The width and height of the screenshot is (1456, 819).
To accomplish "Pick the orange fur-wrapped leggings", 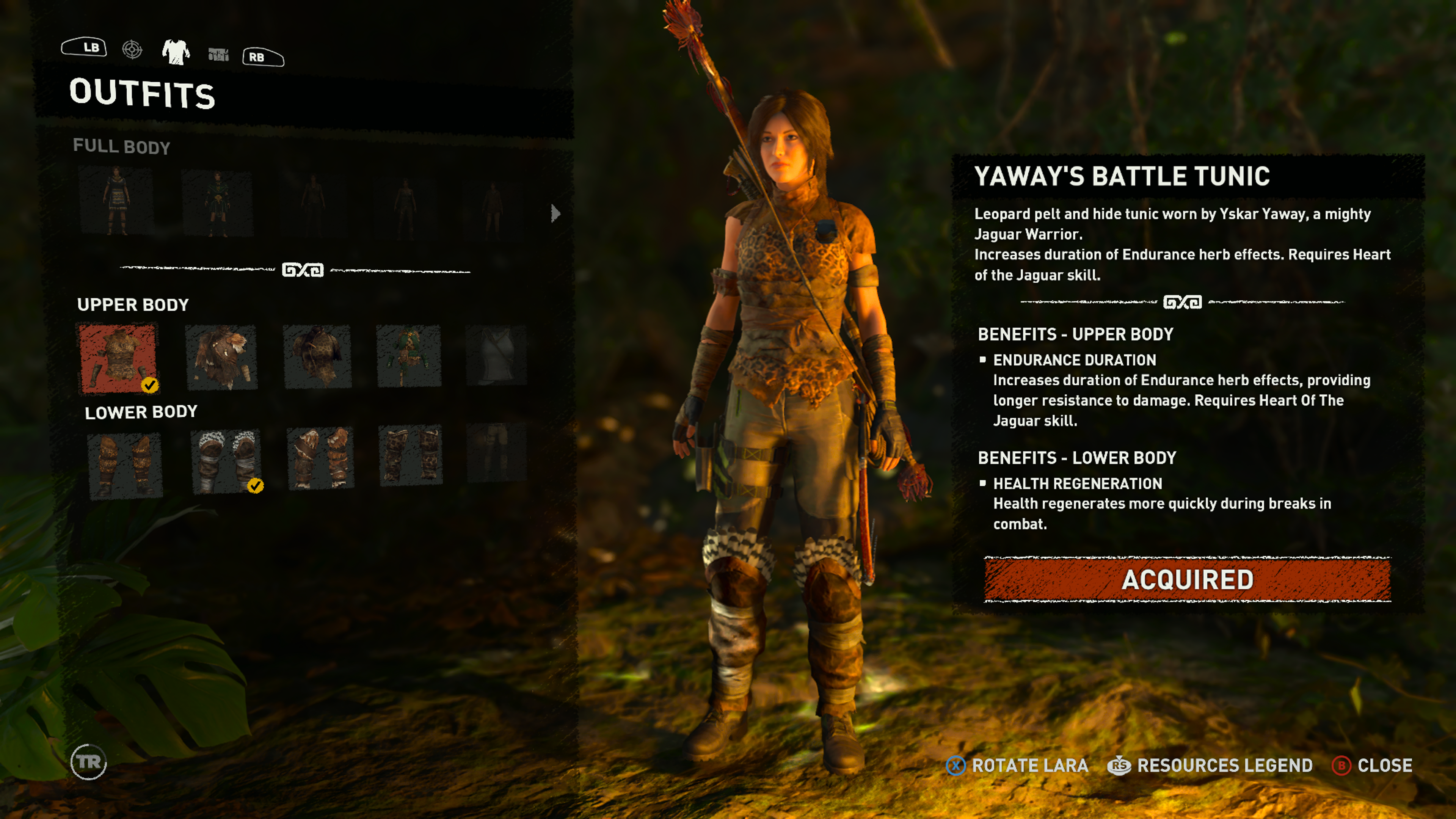I will click(320, 458).
